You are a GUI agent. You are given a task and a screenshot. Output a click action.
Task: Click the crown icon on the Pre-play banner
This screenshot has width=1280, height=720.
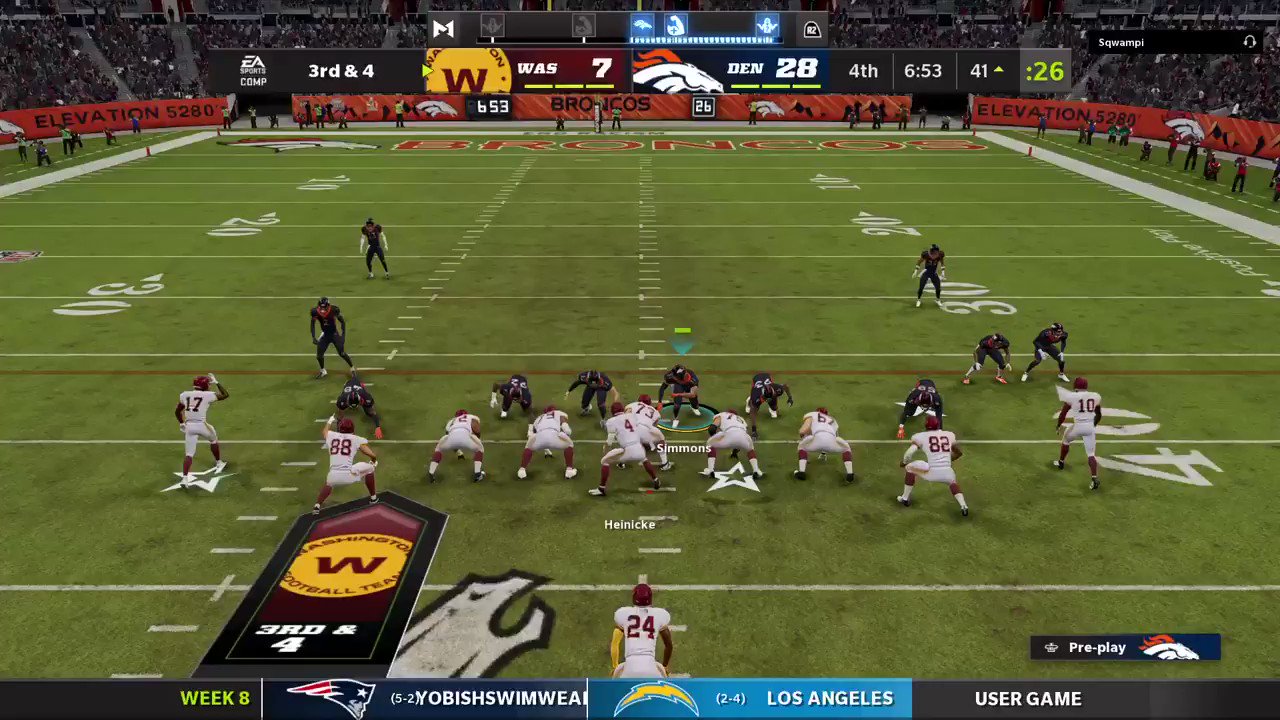coord(1051,647)
